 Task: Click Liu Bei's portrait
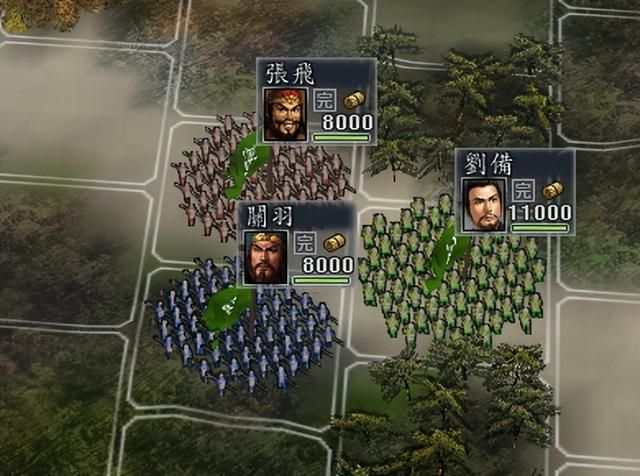tap(485, 204)
